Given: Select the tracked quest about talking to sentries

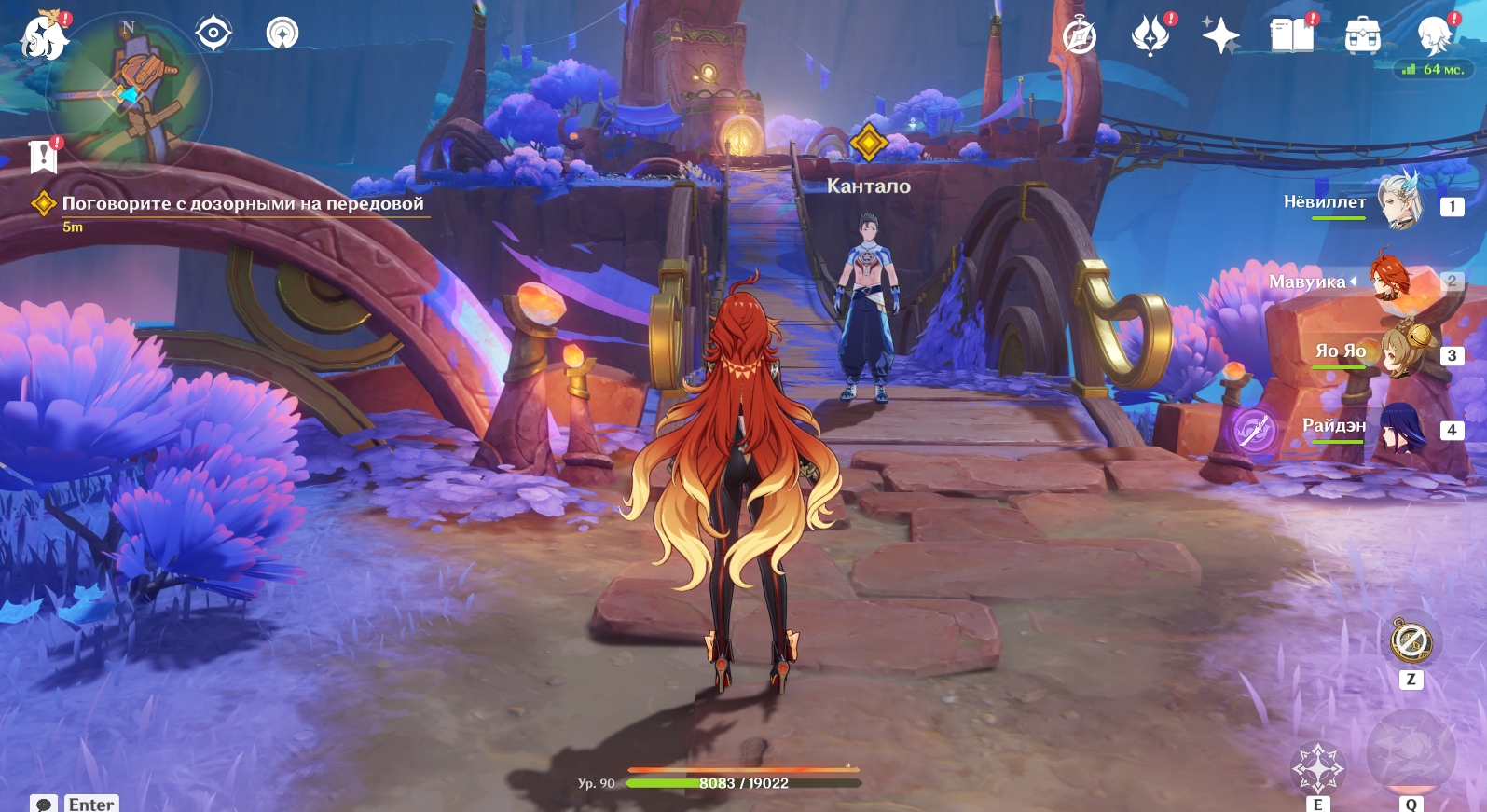Looking at the screenshot, I should point(242,204).
